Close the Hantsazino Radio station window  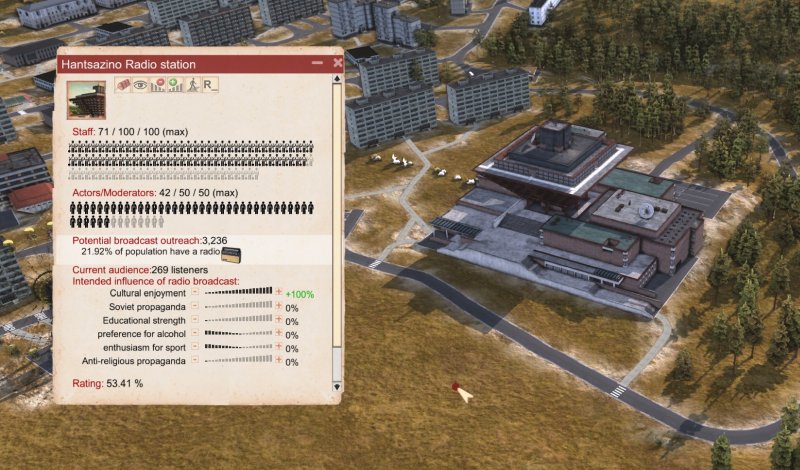click(x=337, y=63)
